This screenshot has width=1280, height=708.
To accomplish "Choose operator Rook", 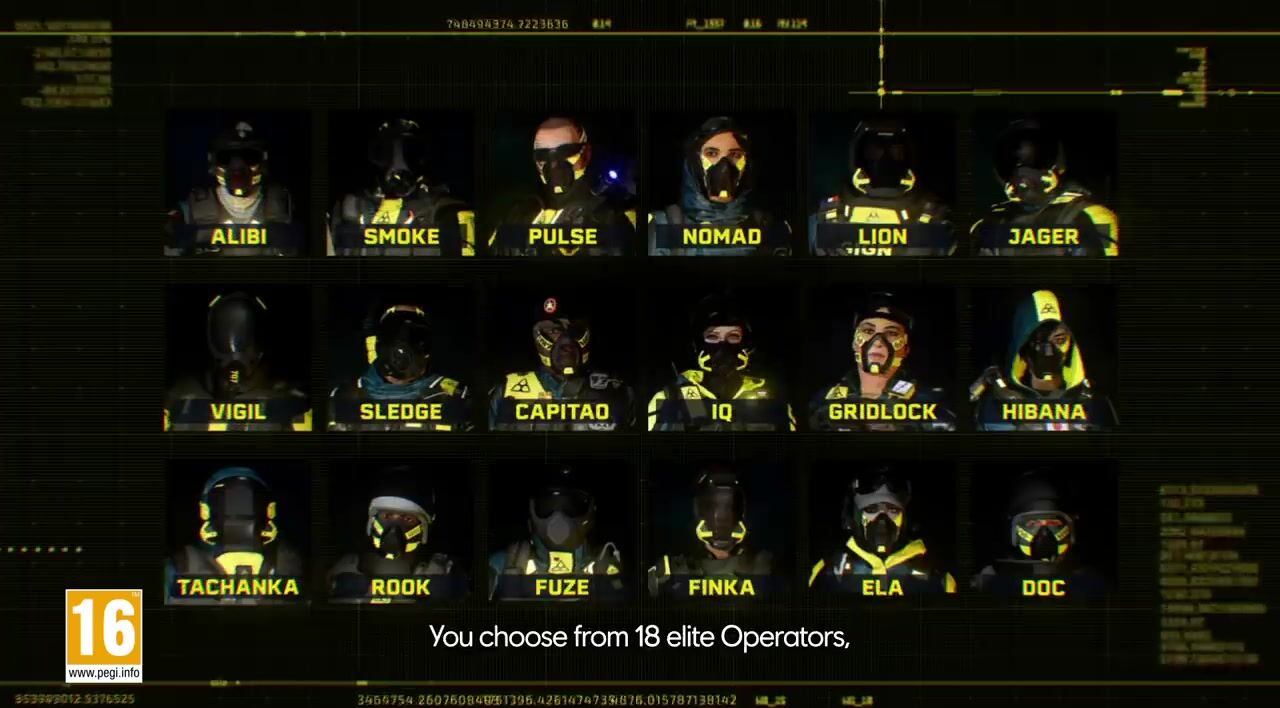I will click(x=400, y=534).
